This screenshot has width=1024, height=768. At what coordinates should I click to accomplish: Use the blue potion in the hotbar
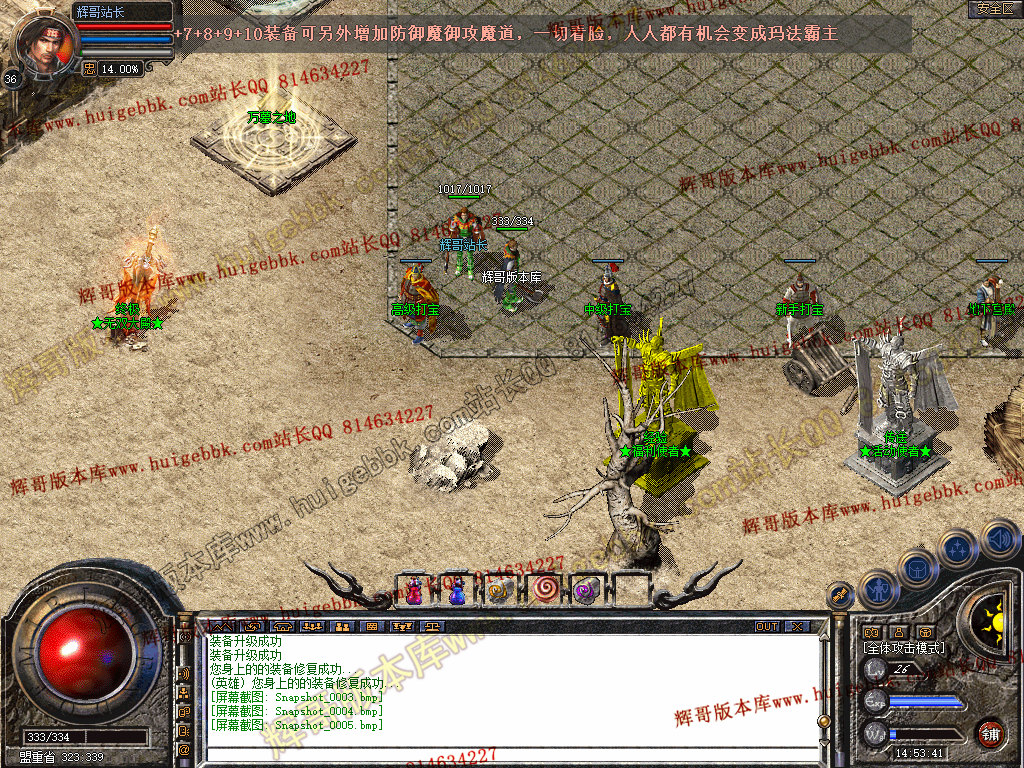coord(456,591)
